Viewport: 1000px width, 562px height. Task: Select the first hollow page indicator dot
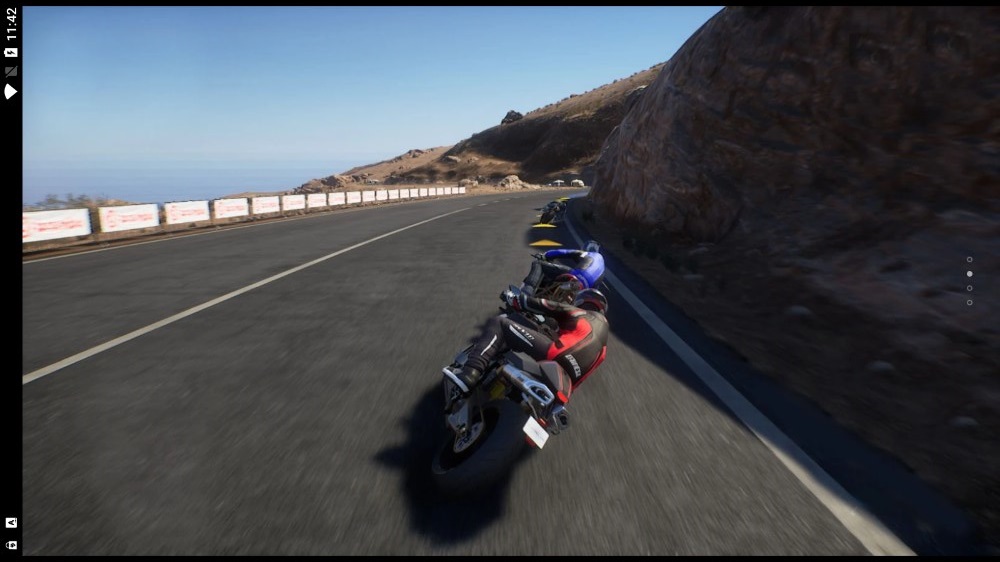[969, 259]
